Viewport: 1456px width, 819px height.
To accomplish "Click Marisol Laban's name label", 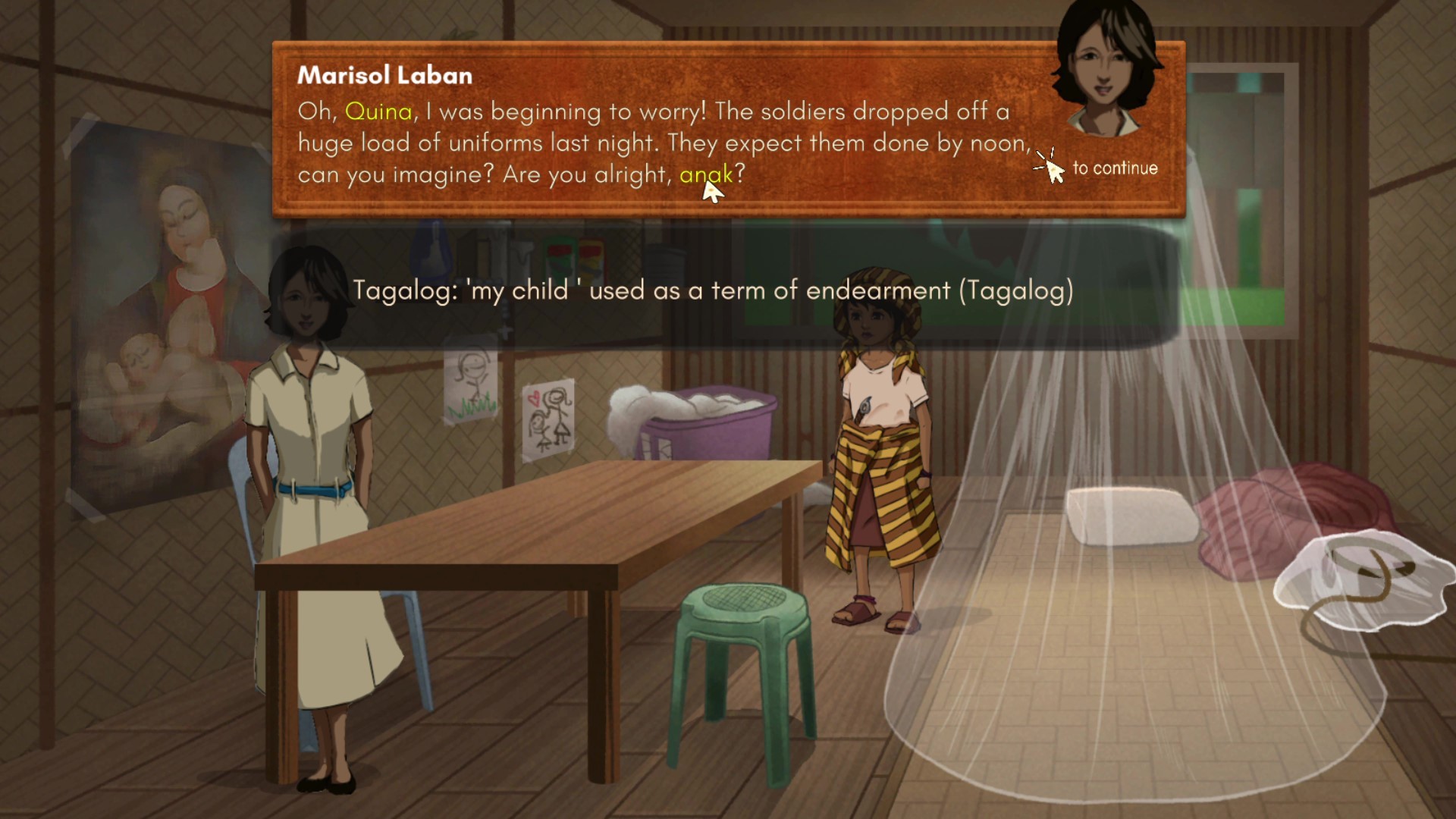I will coord(384,74).
